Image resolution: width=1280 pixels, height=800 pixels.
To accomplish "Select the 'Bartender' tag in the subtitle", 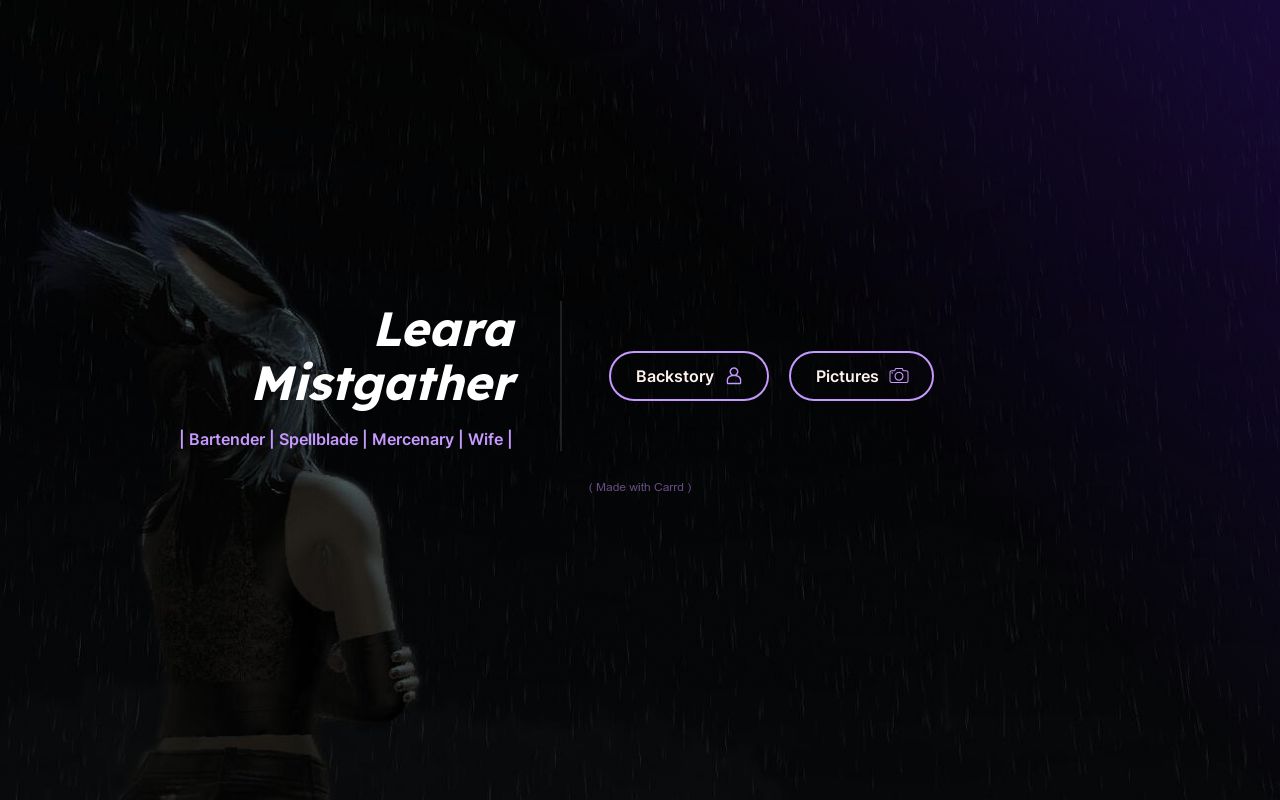I will (x=227, y=439).
